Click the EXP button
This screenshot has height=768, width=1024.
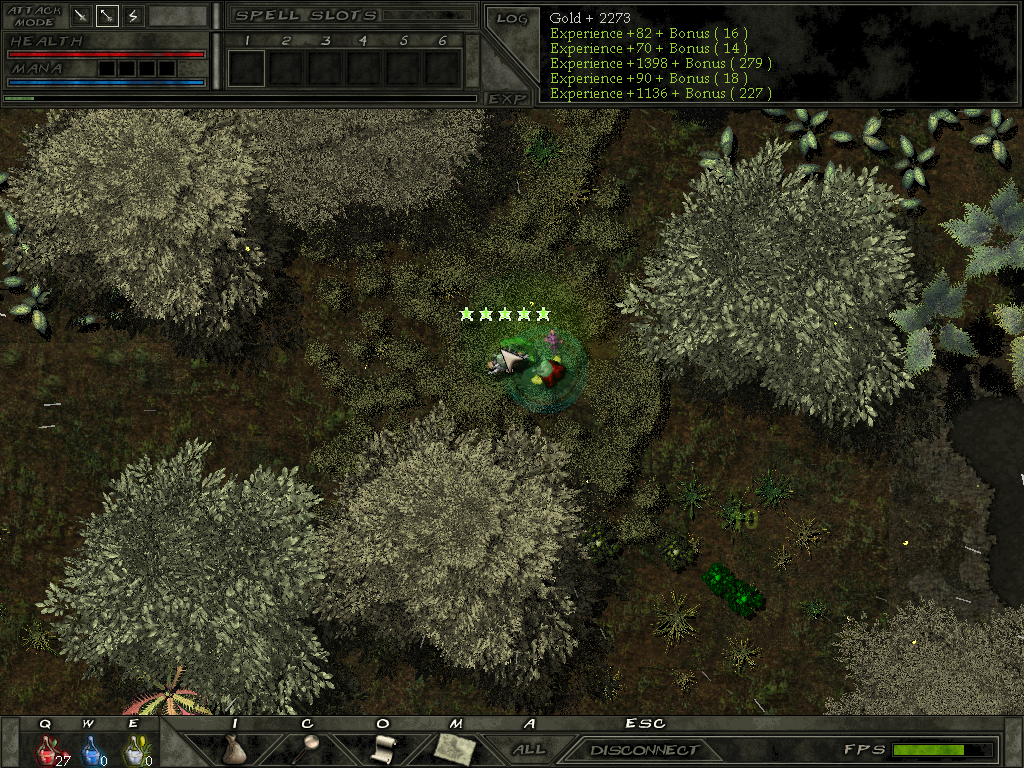[507, 98]
